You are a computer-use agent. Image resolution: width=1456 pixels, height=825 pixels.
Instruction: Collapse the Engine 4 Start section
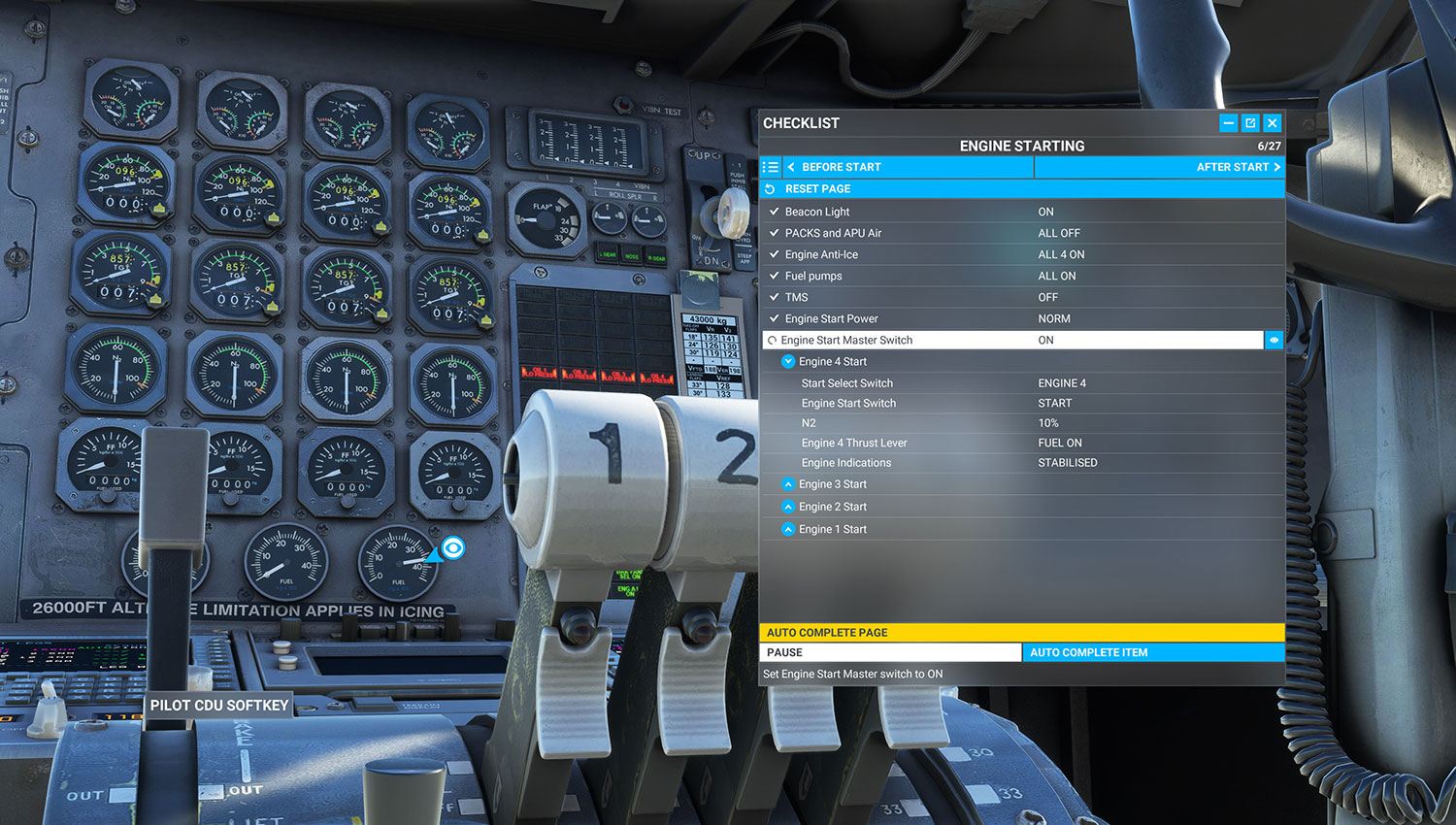click(x=788, y=360)
